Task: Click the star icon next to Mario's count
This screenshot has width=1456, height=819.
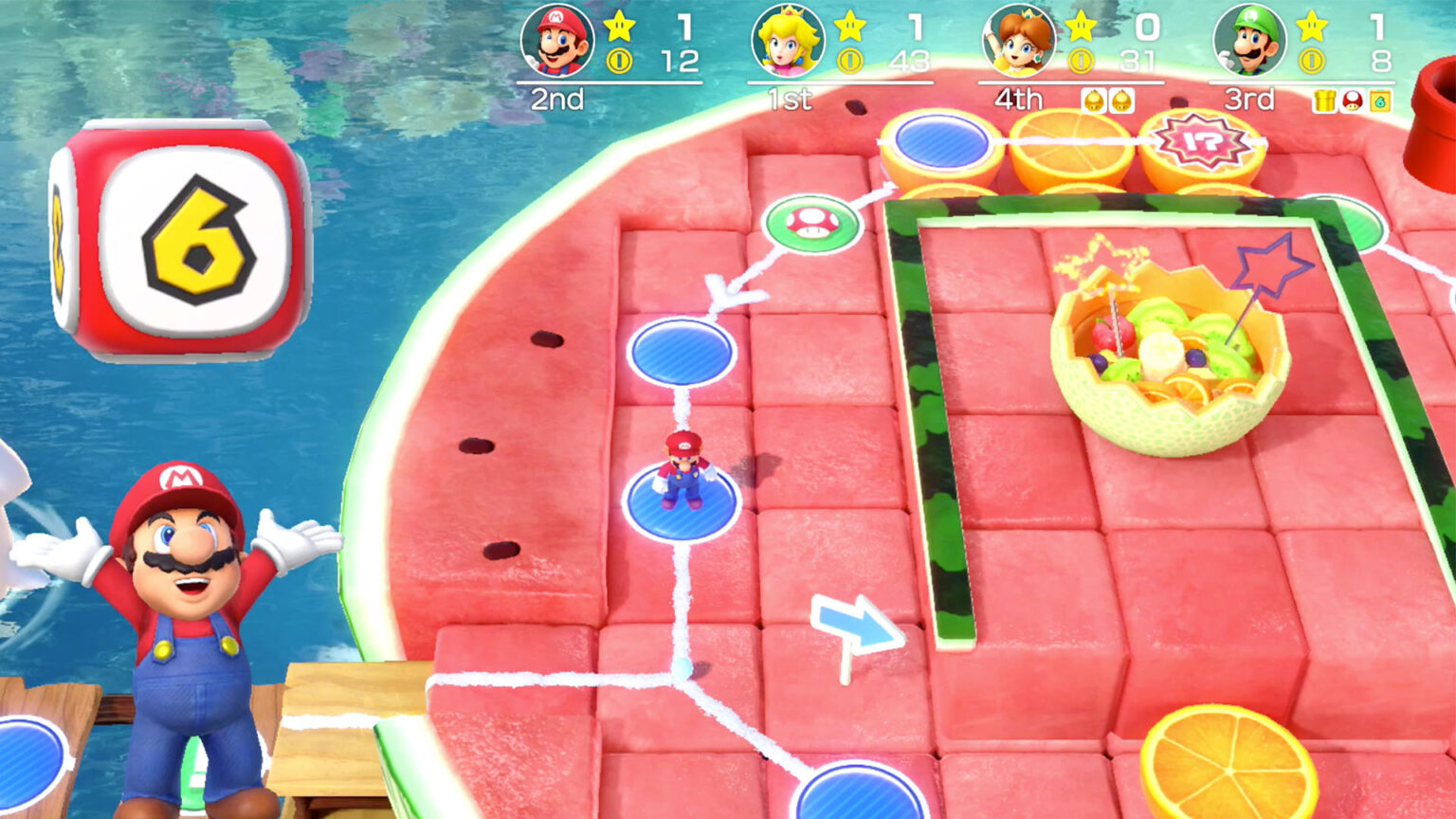Action: tap(619, 28)
